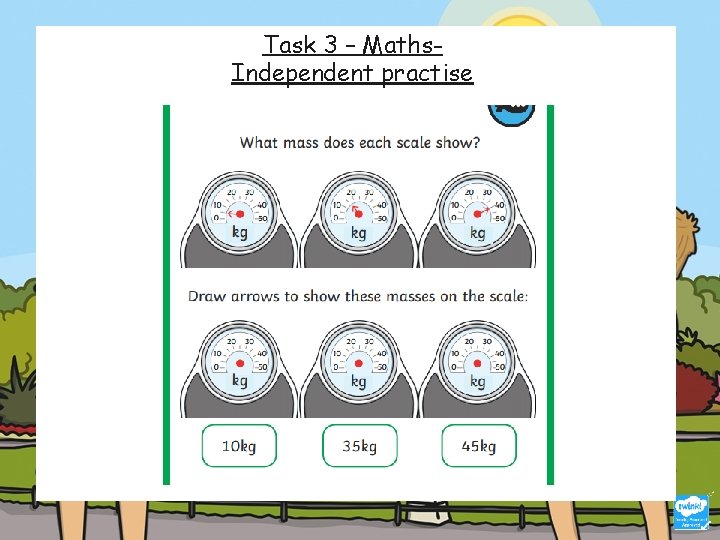
Task: Pick the 45kg mass label box
Action: [x=479, y=446]
